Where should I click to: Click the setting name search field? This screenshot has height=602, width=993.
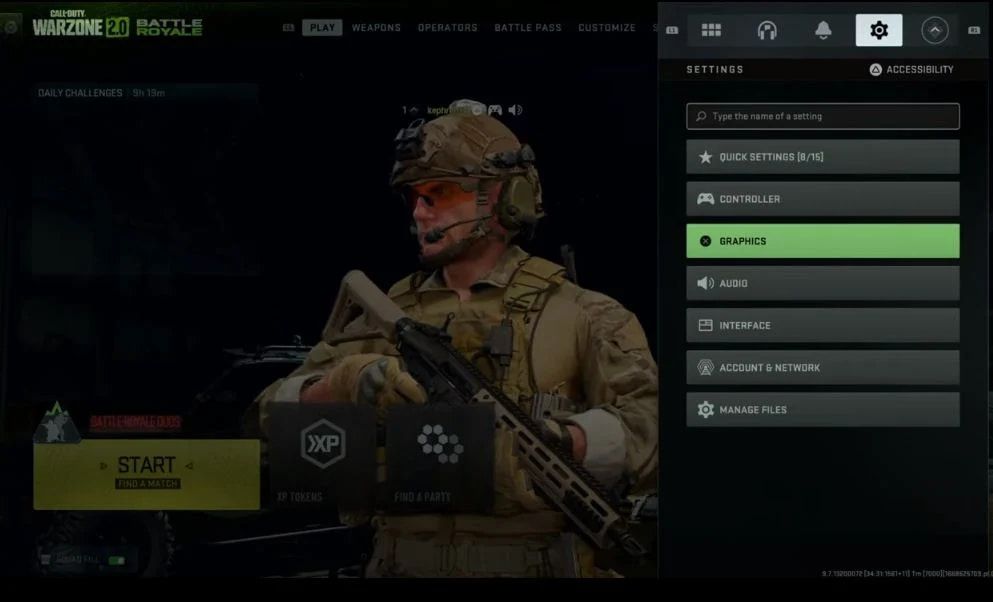[x=822, y=116]
